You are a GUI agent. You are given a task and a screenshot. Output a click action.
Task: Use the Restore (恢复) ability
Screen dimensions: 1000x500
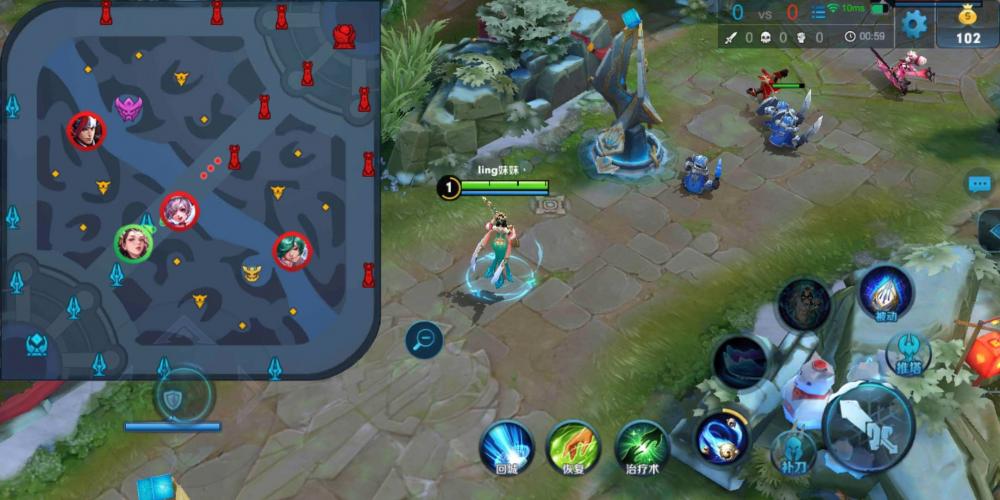point(573,446)
